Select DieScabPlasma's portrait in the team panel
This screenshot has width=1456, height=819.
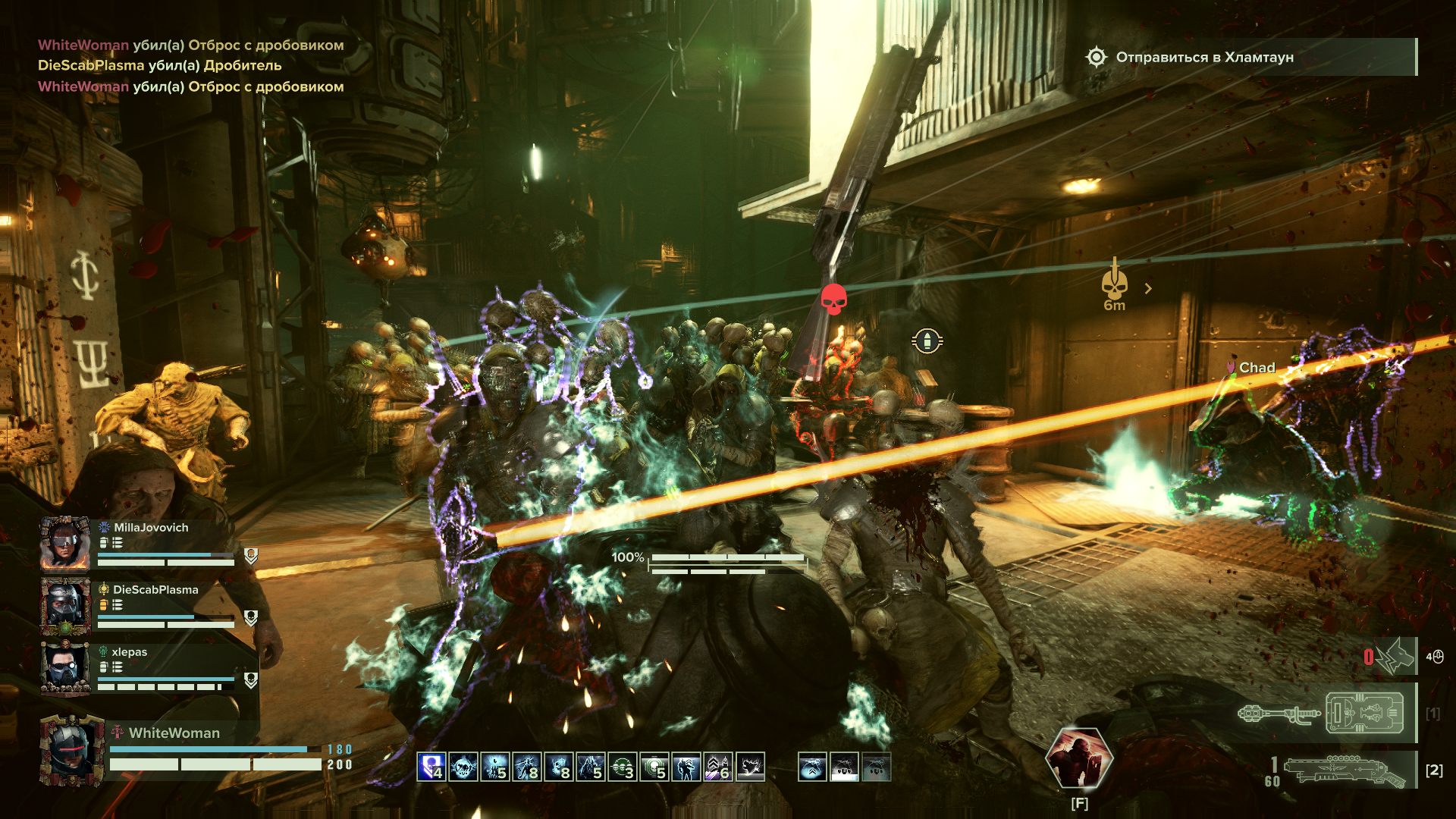tap(65, 606)
